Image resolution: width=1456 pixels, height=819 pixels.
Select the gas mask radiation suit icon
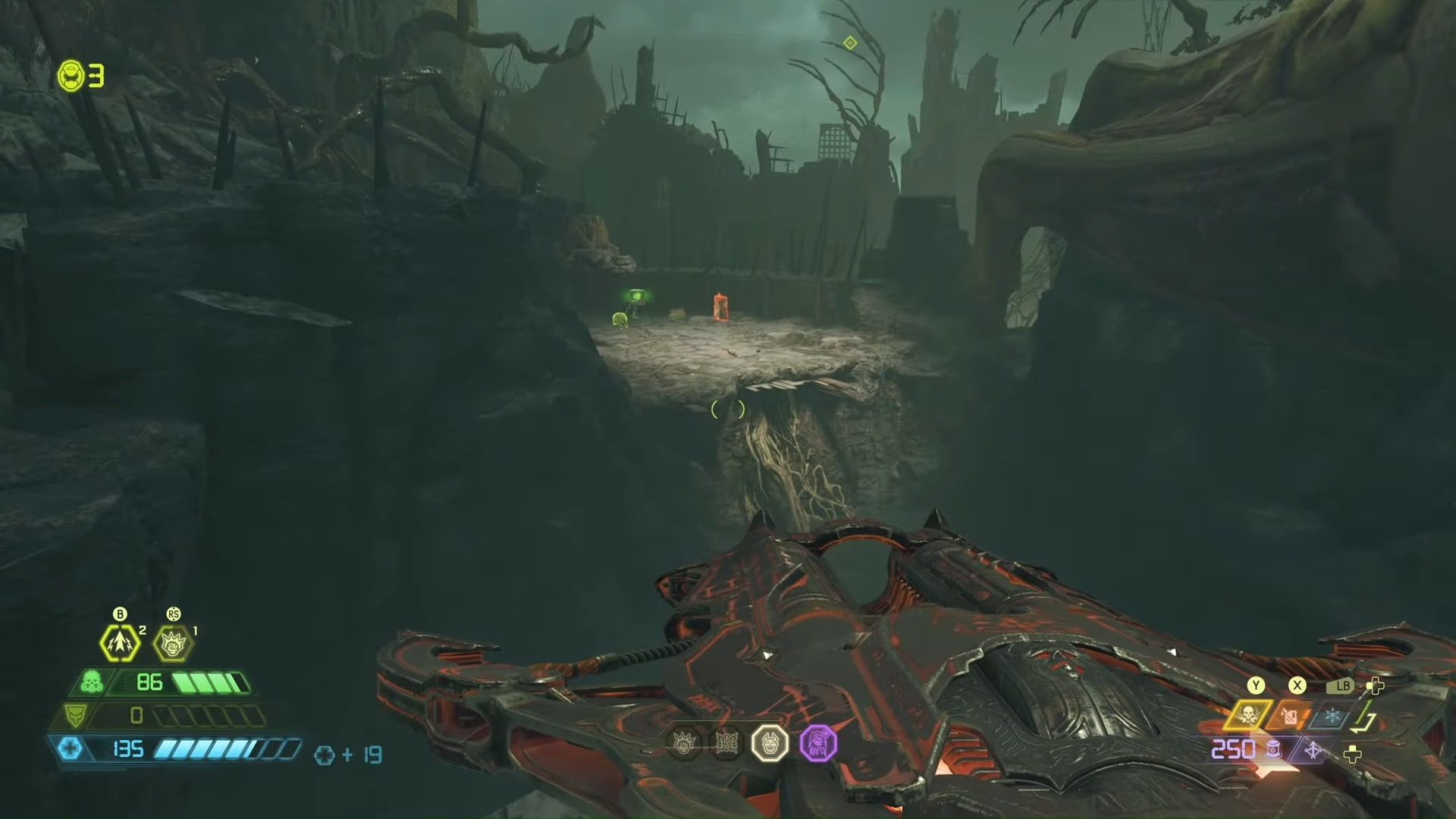coord(92,682)
